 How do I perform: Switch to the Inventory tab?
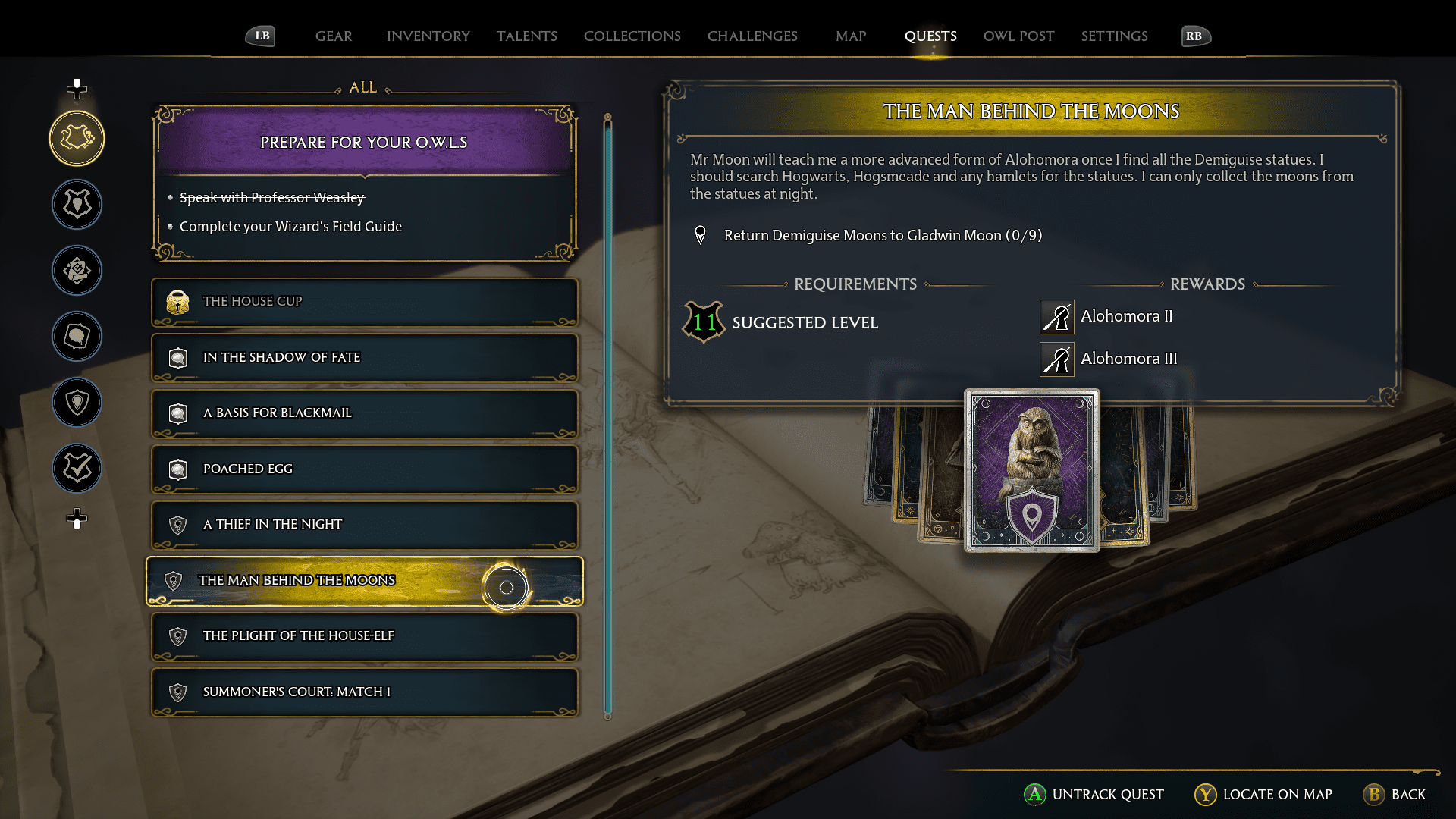(x=428, y=36)
